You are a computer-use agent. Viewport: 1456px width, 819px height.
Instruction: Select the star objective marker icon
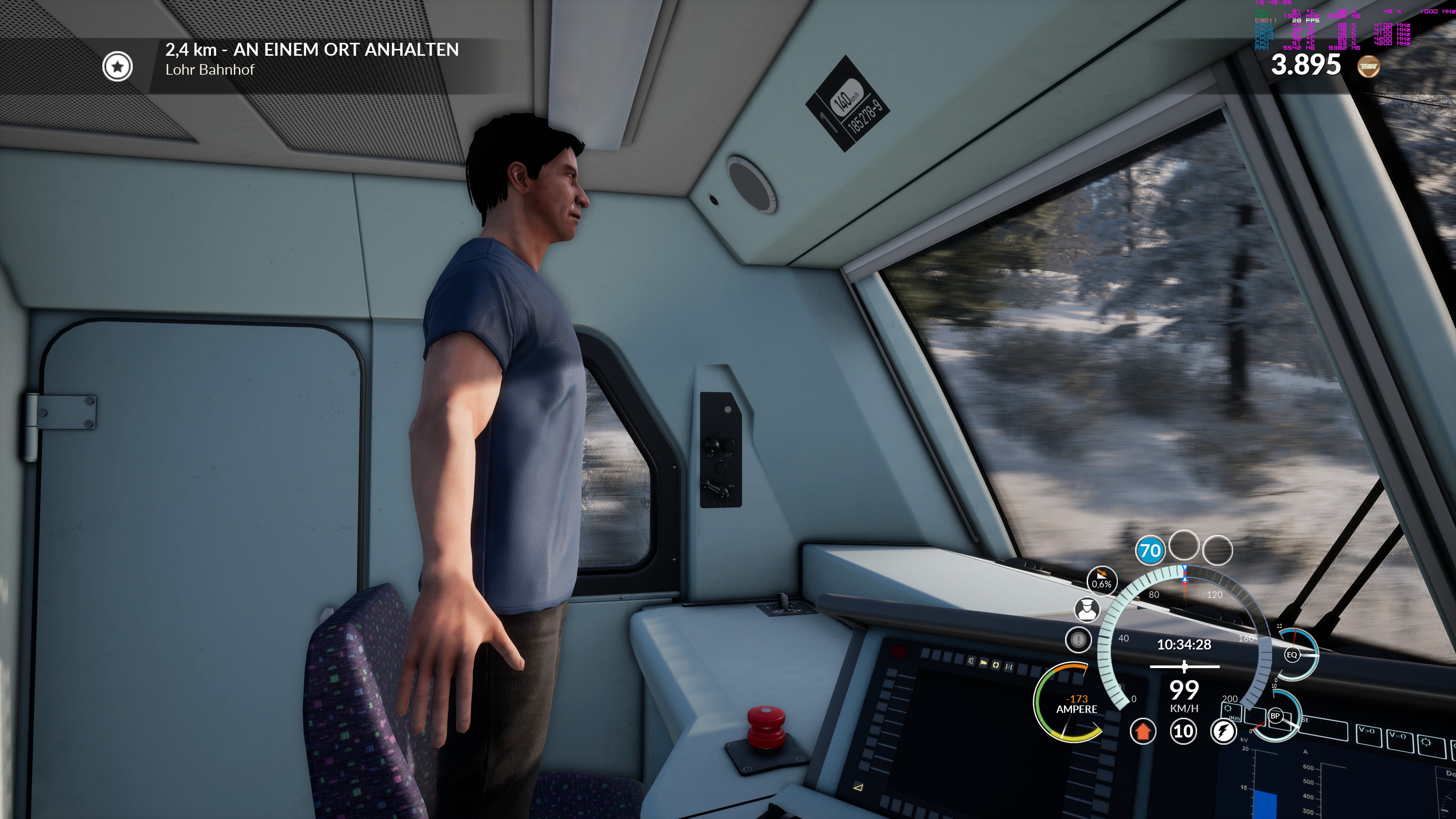coord(118,67)
